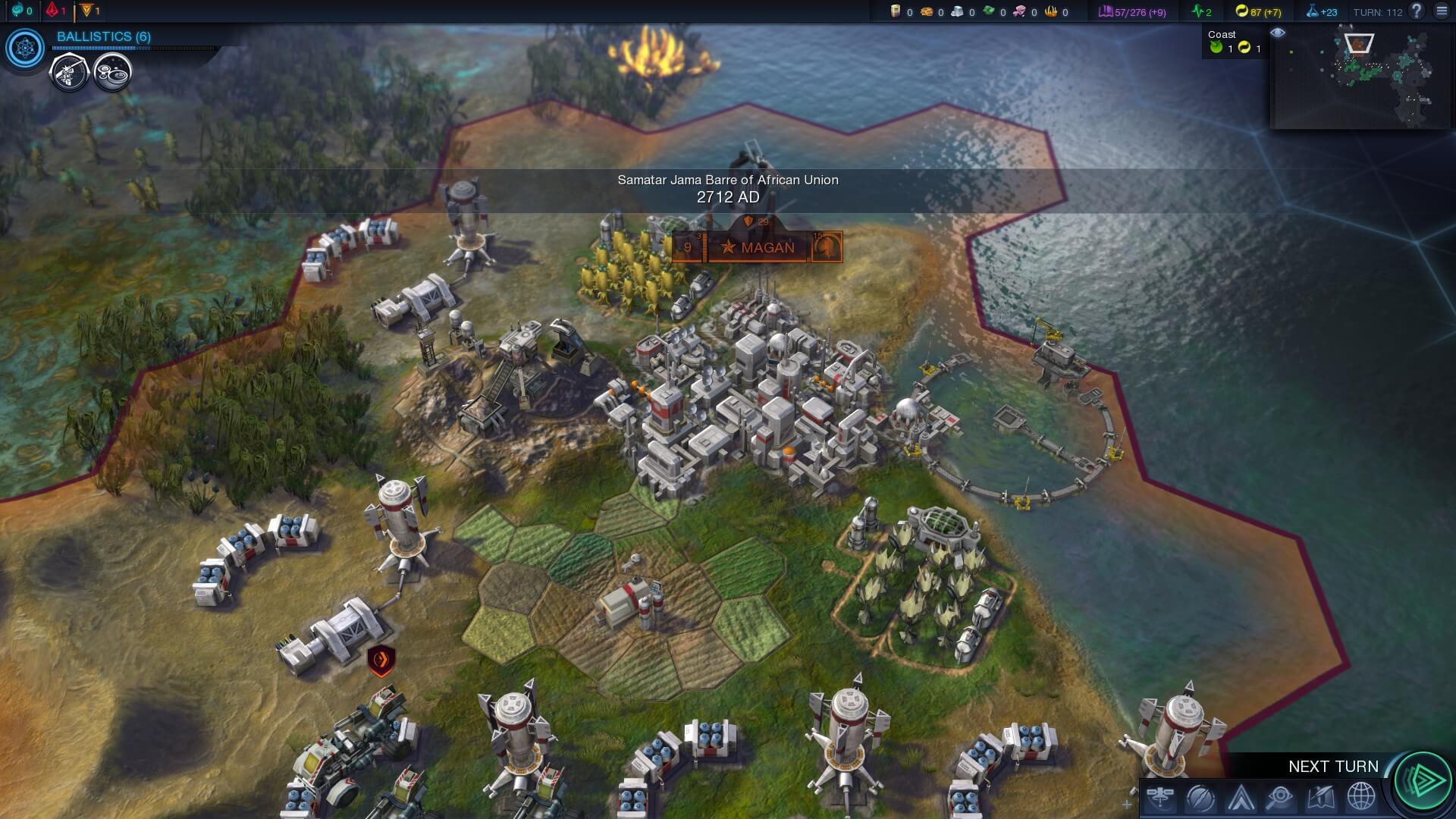Open the planet with slash panel
1456x819 pixels.
click(1200, 798)
